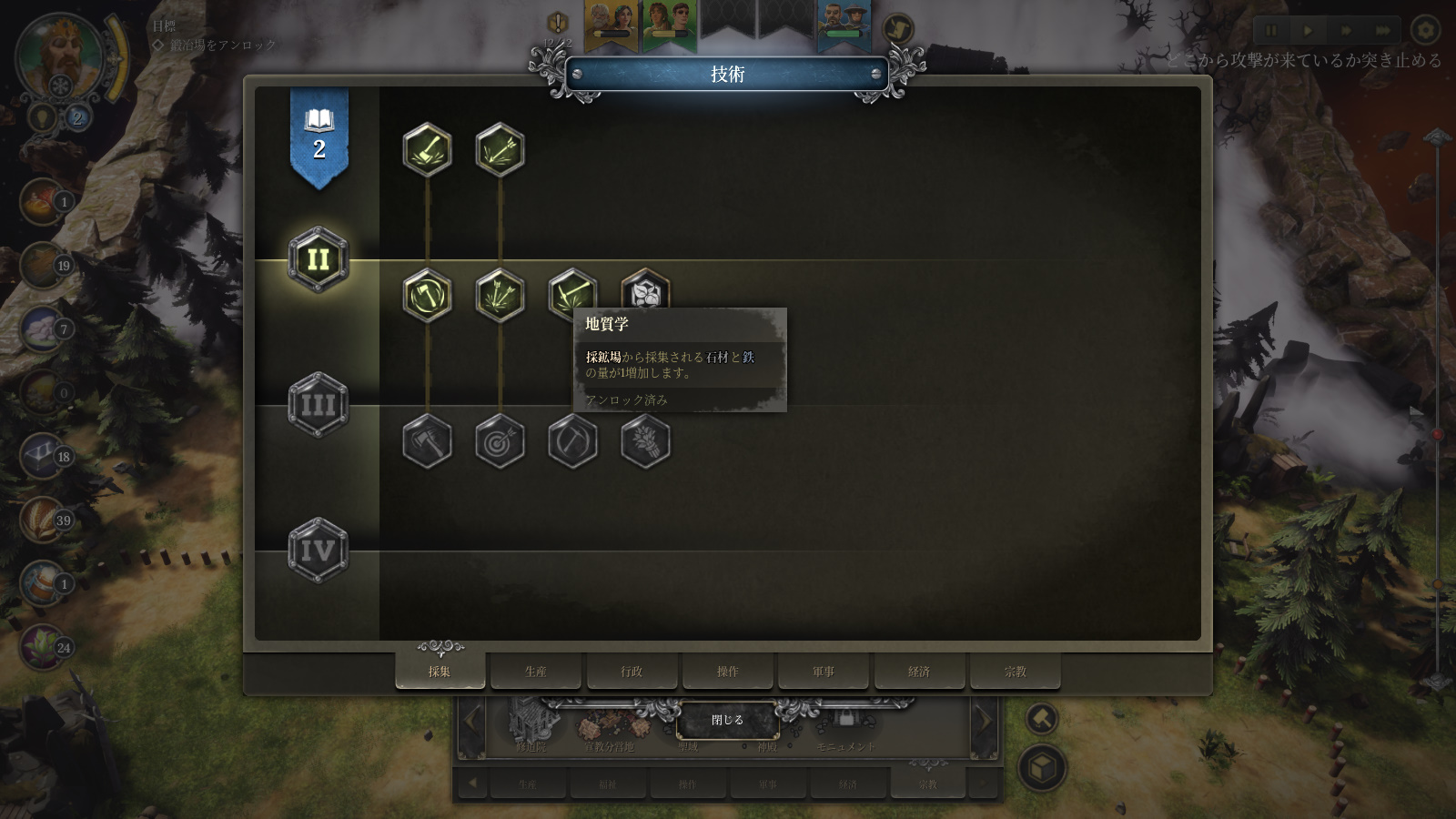Image resolution: width=1456 pixels, height=819 pixels.
Task: Choose the 宗教 (Religion) tab
Action: tap(1015, 671)
